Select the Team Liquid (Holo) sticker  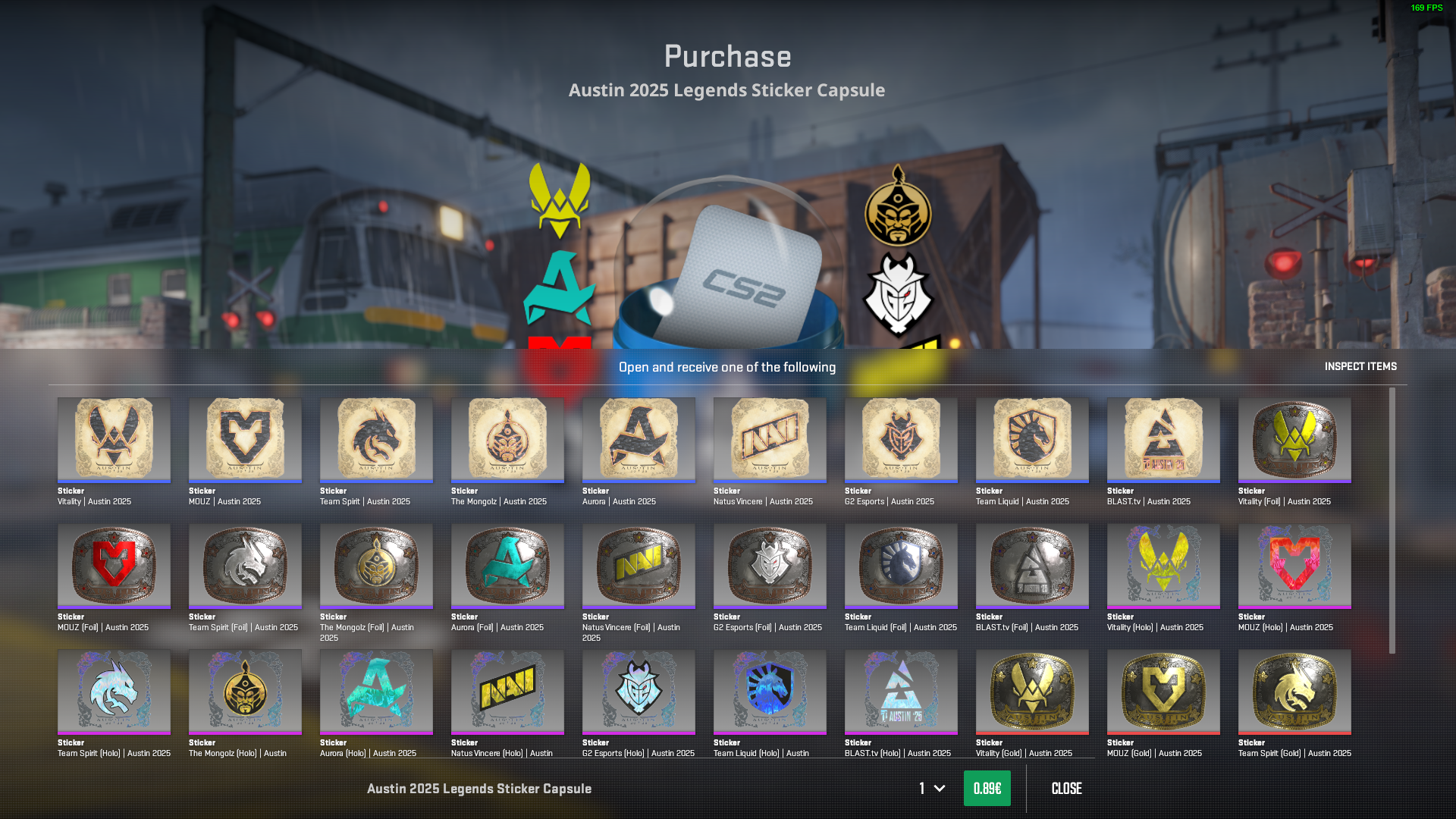tap(770, 692)
